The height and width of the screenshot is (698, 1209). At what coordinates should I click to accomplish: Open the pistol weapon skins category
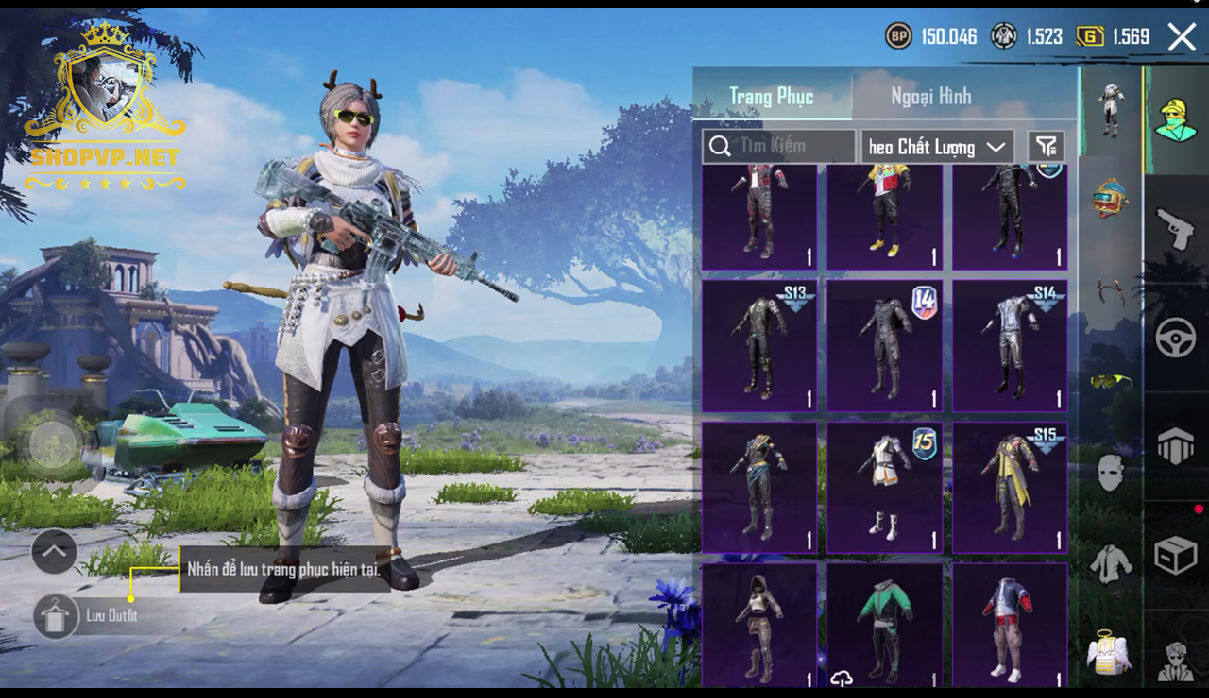tap(1176, 229)
